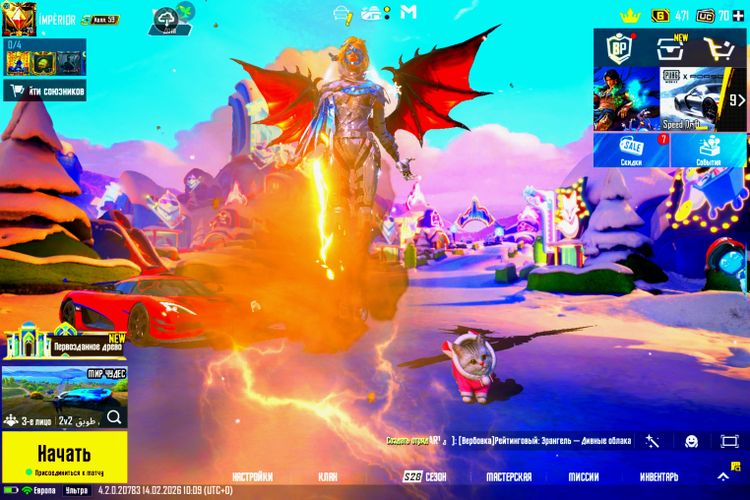Image resolution: width=750 pixels, height=500 pixels.
Task: Click the Найти союзников find teammates button
Action: 45,91
